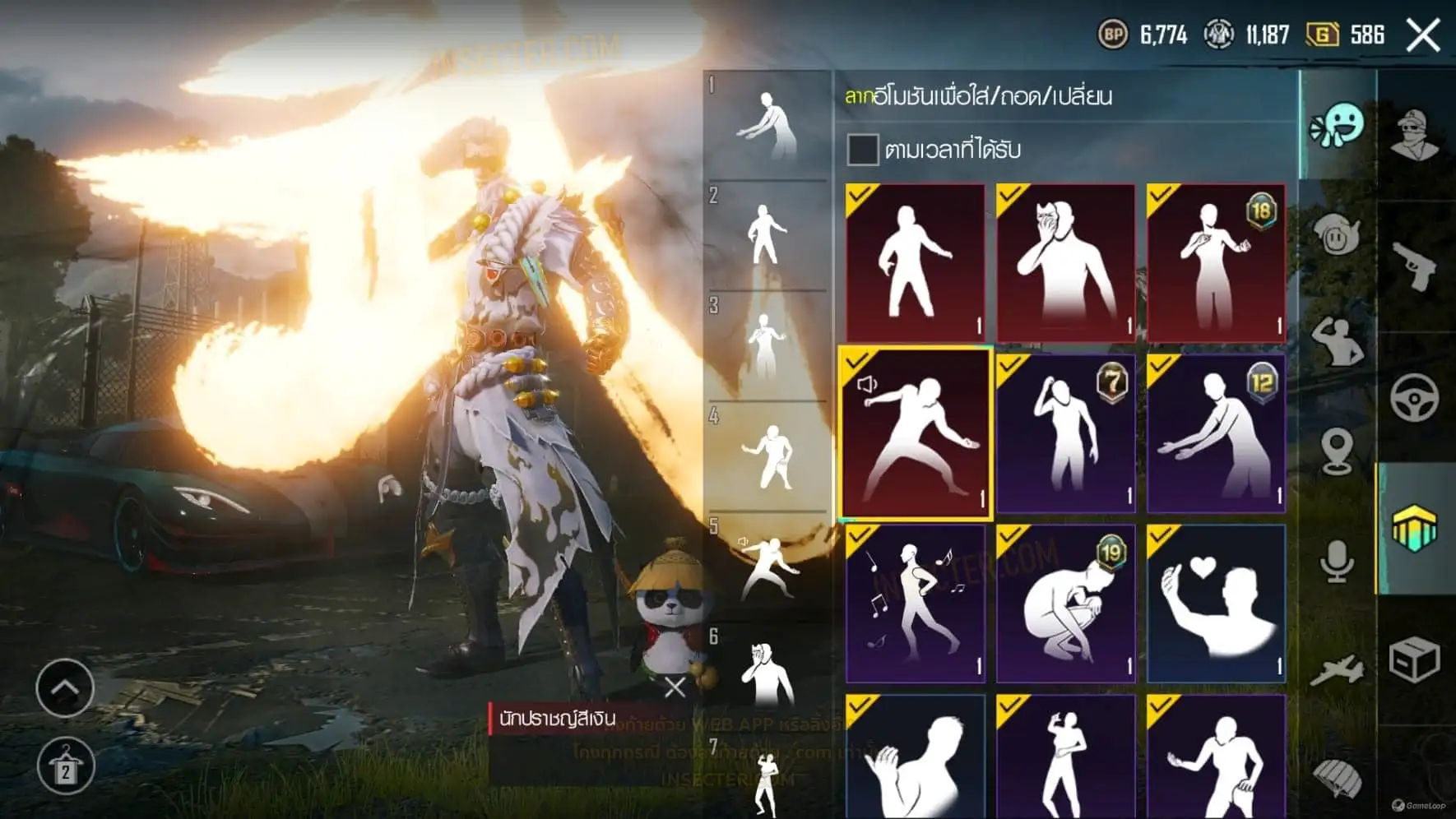Select the emote with level 18 badge

click(1216, 261)
